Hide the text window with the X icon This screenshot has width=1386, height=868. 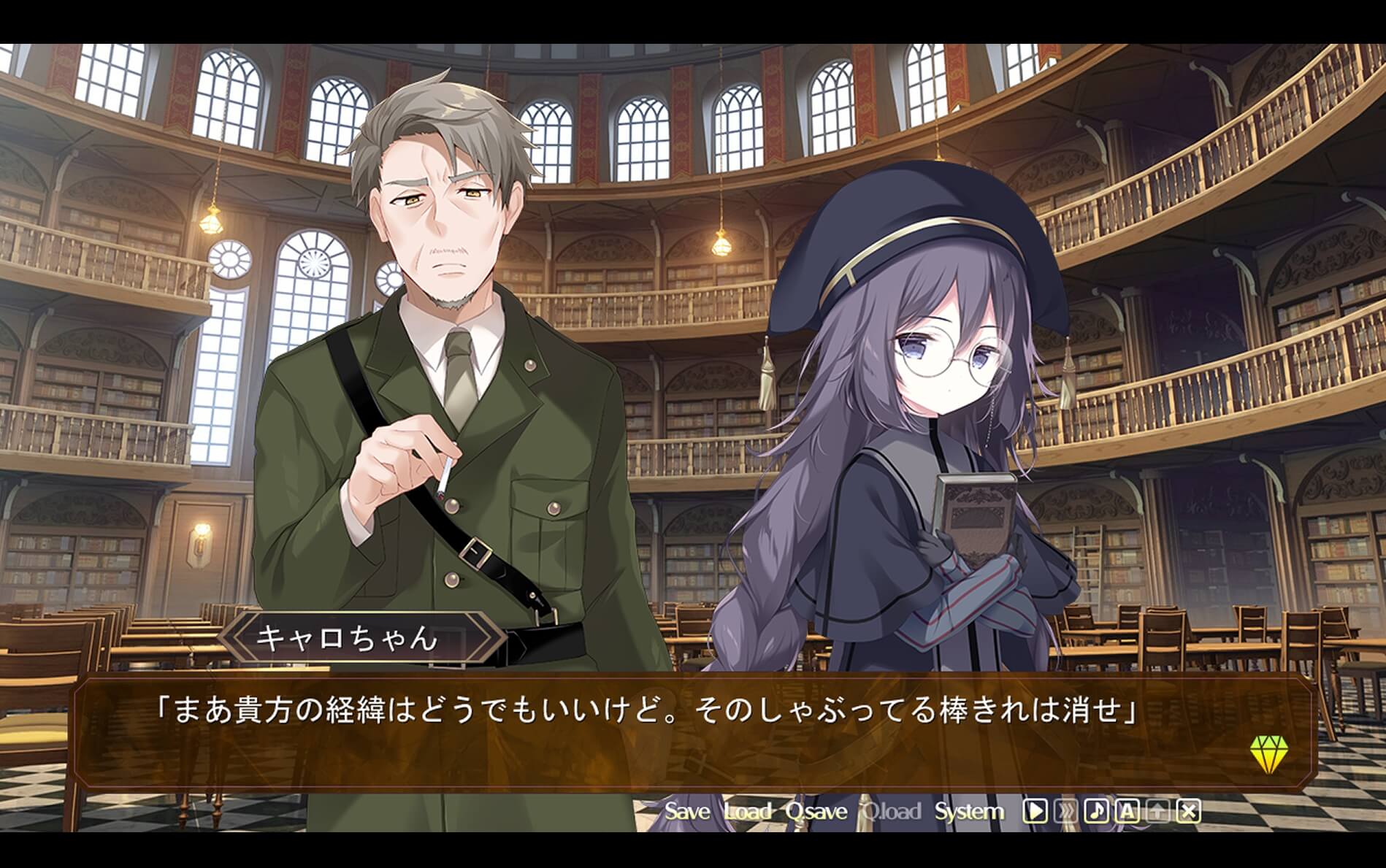click(1189, 811)
